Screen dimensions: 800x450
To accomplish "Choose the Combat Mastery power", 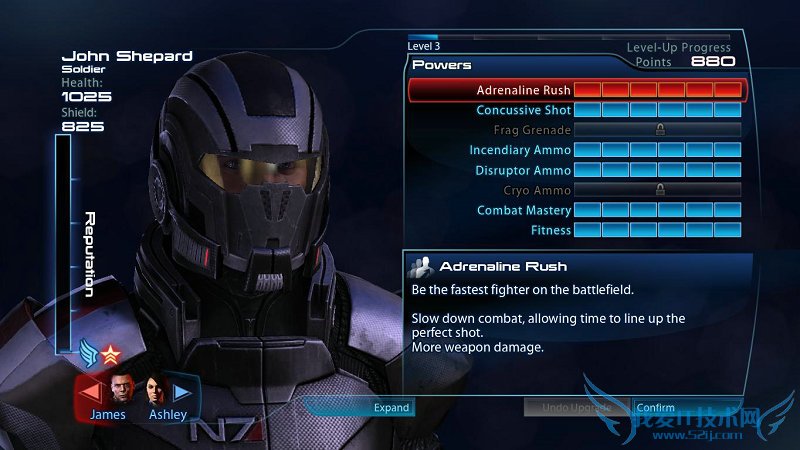I will coord(575,210).
